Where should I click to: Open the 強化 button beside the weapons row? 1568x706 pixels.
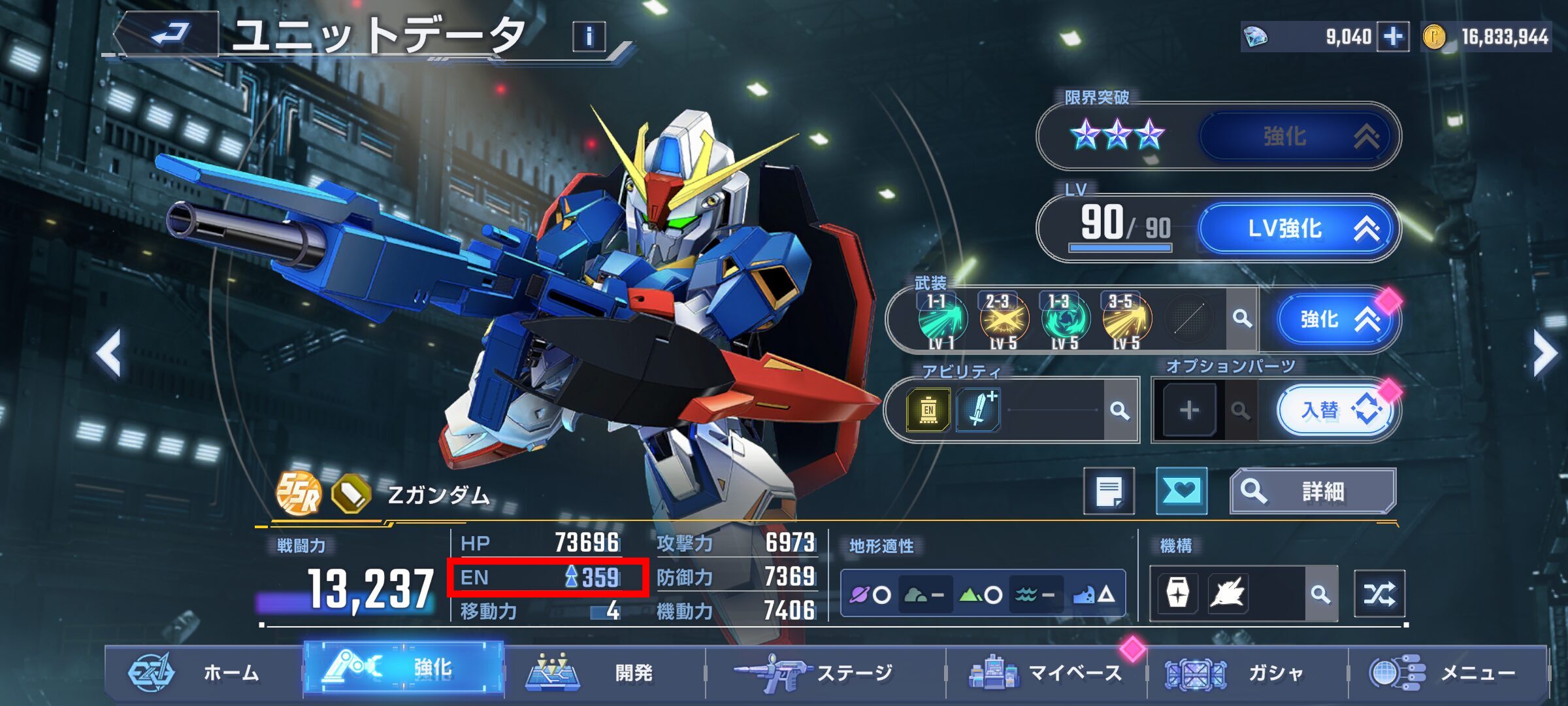(1331, 319)
